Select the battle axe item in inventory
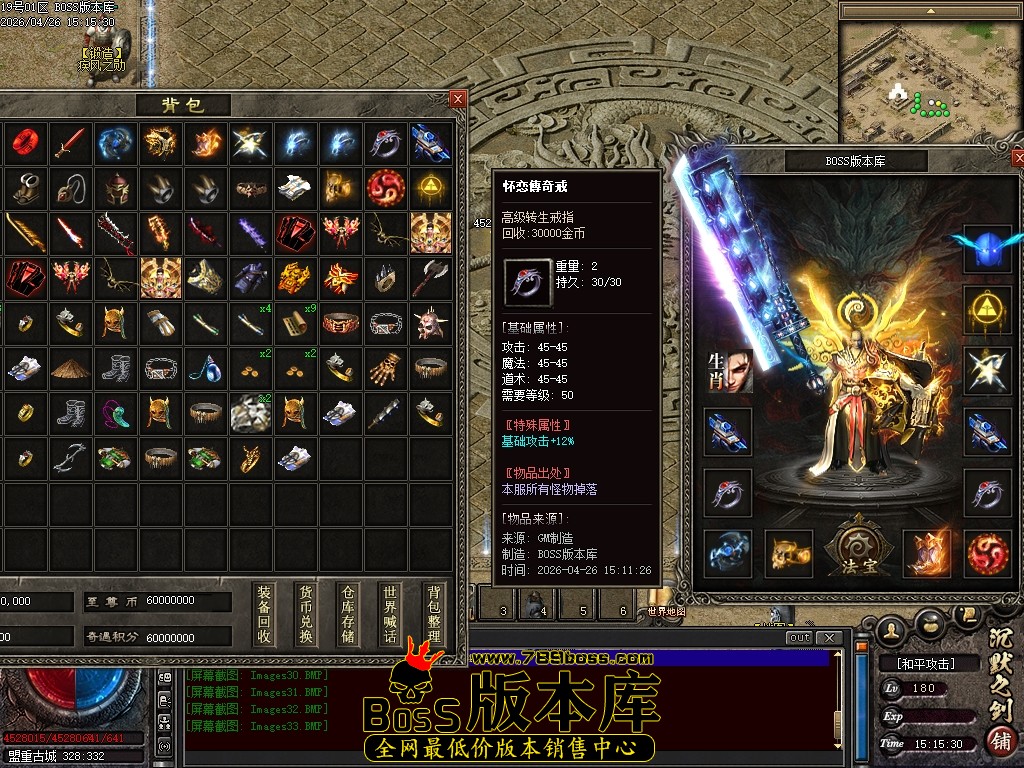The width and height of the screenshot is (1024, 768). coord(430,278)
